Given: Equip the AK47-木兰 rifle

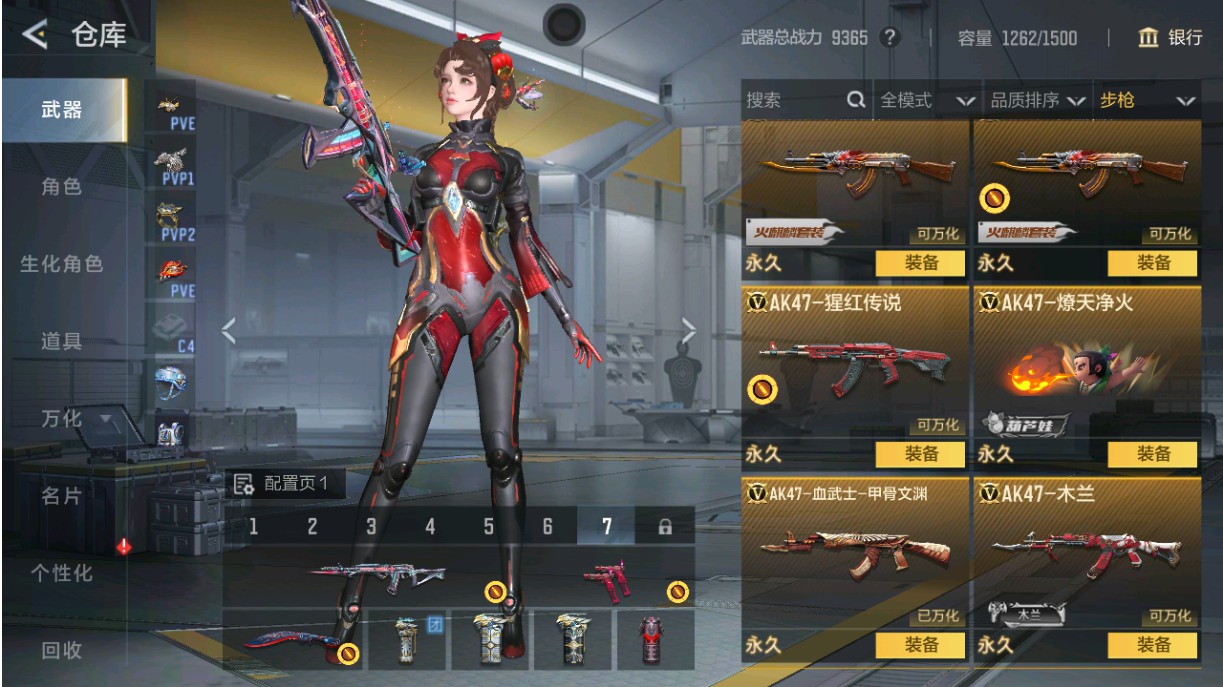Looking at the screenshot, I should tap(1152, 645).
